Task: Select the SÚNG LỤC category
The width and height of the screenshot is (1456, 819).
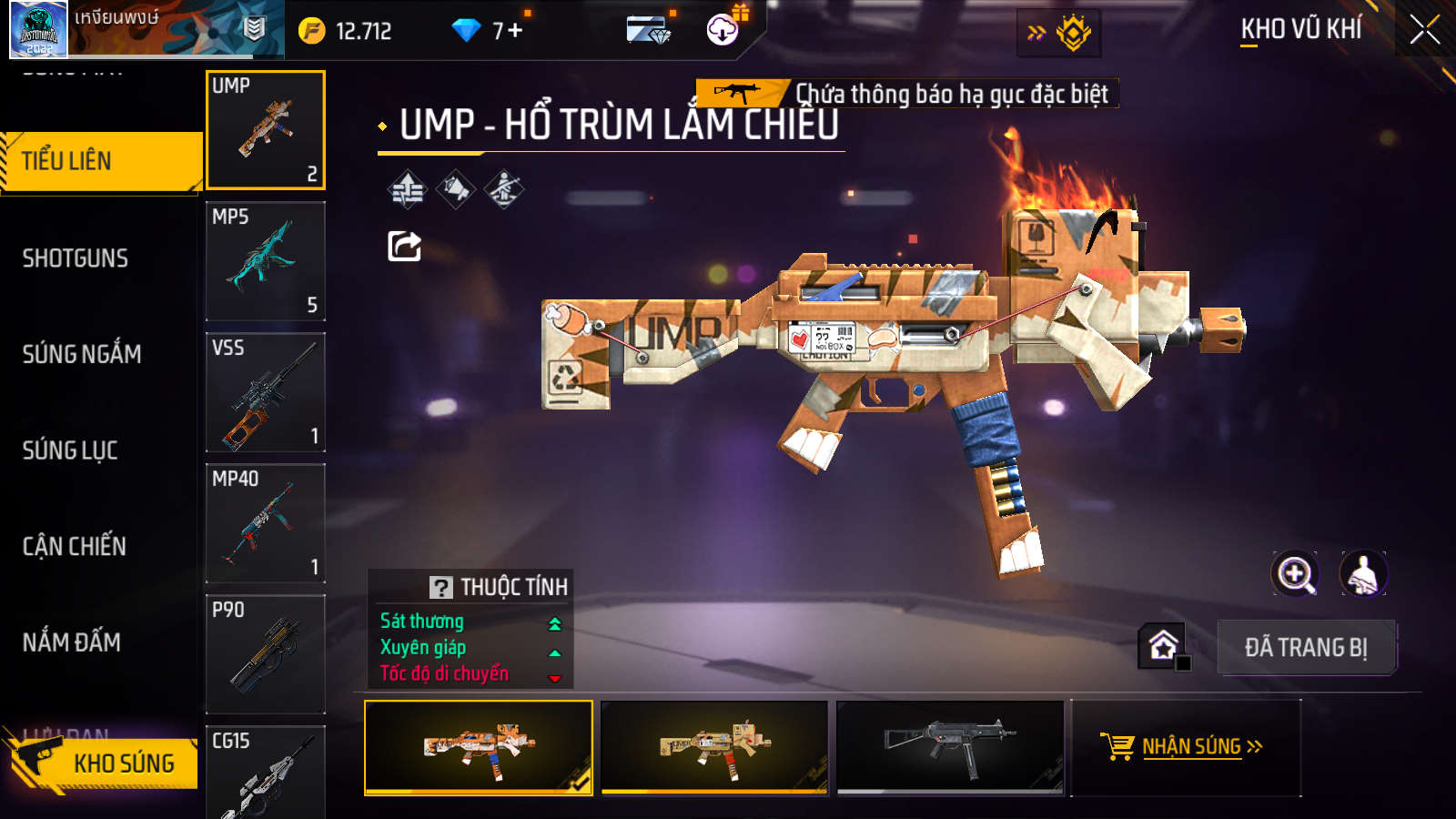Action: [x=70, y=450]
